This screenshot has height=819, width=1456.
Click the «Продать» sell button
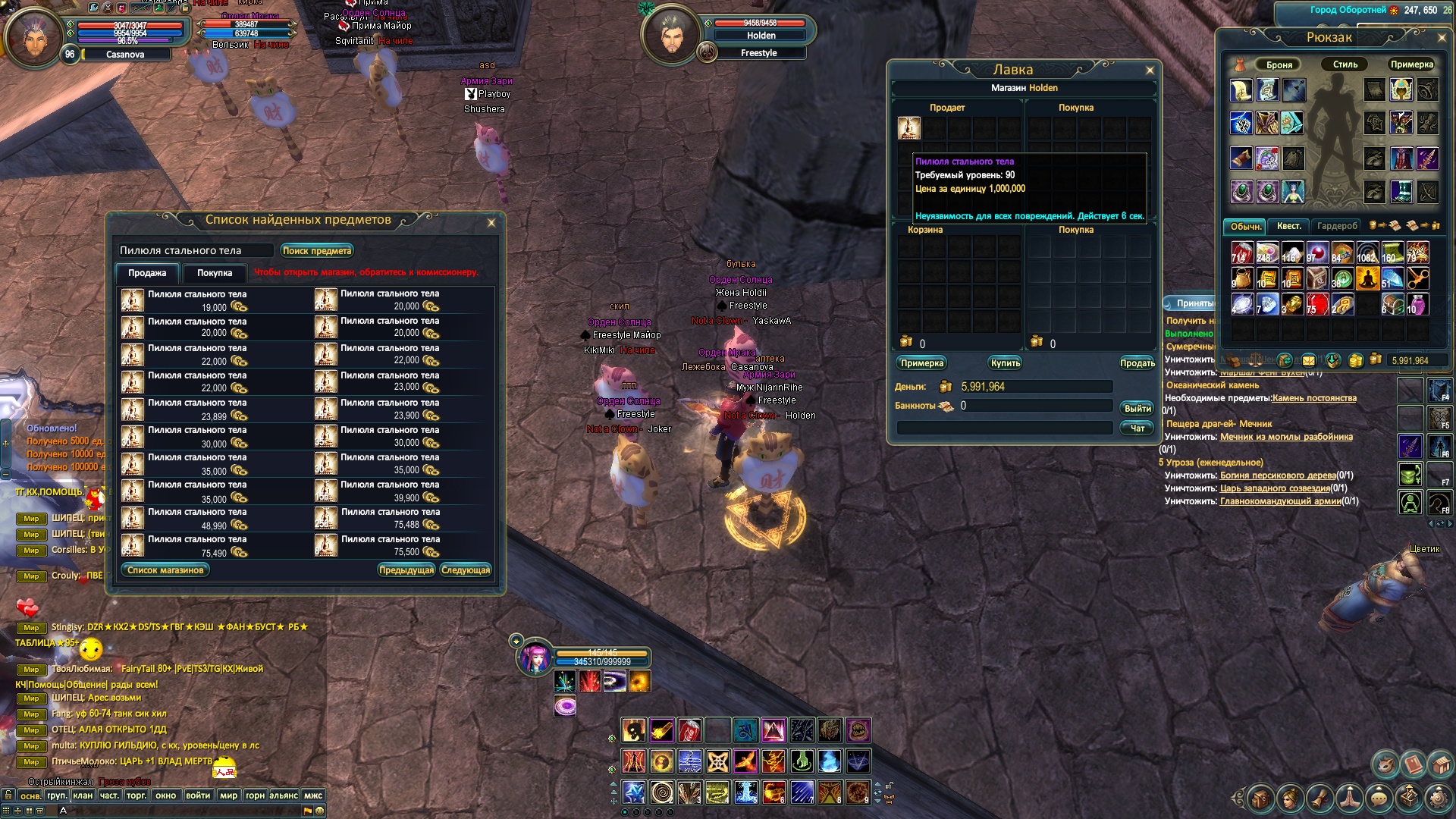tap(1137, 363)
